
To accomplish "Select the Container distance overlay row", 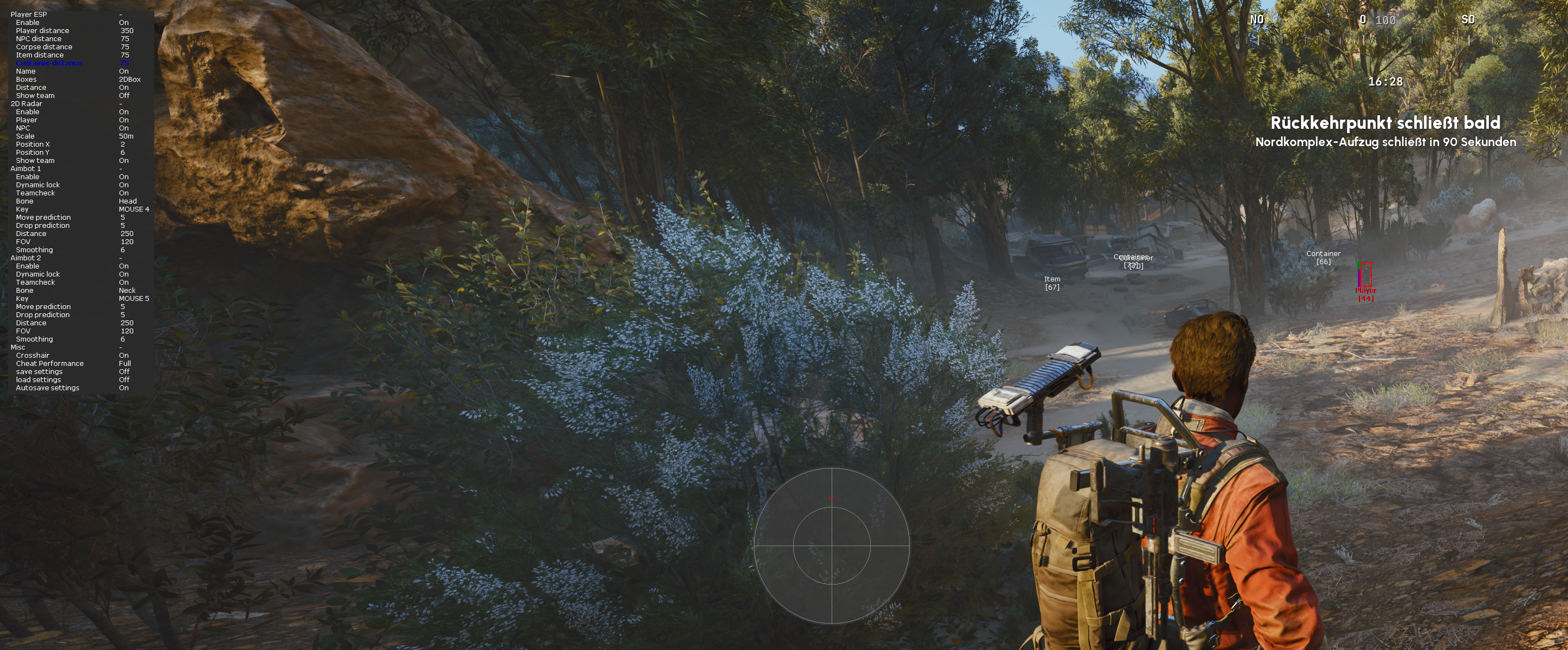I will click(49, 63).
